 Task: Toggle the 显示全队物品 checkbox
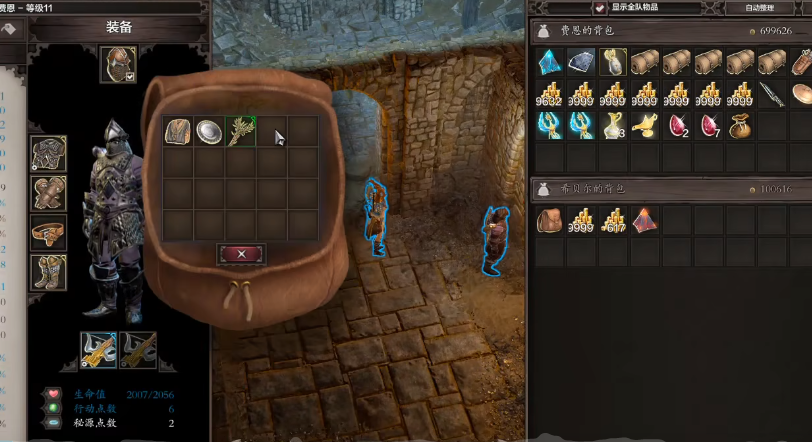pos(600,7)
